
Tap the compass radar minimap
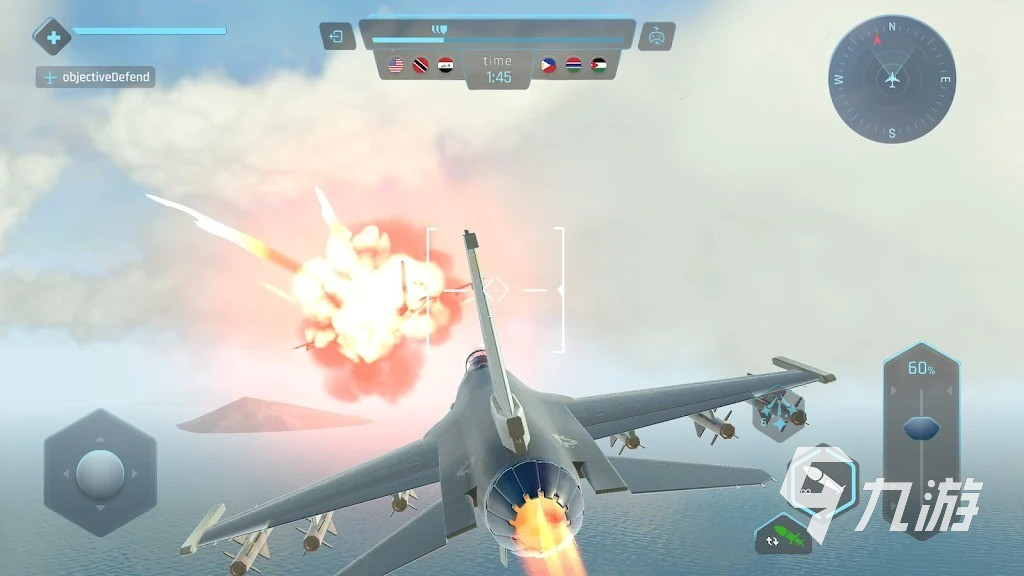click(892, 79)
